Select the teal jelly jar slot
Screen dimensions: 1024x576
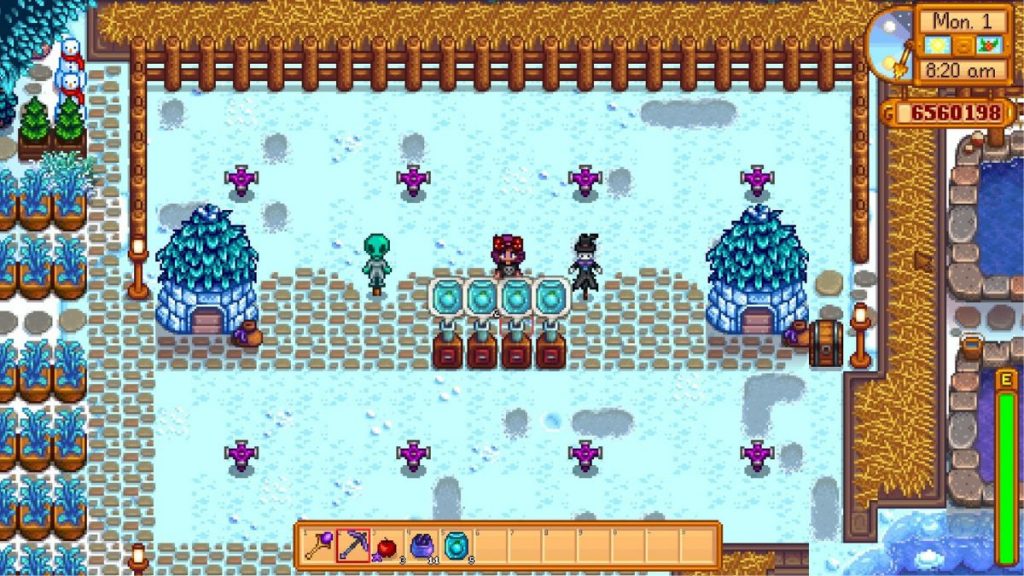coord(455,545)
